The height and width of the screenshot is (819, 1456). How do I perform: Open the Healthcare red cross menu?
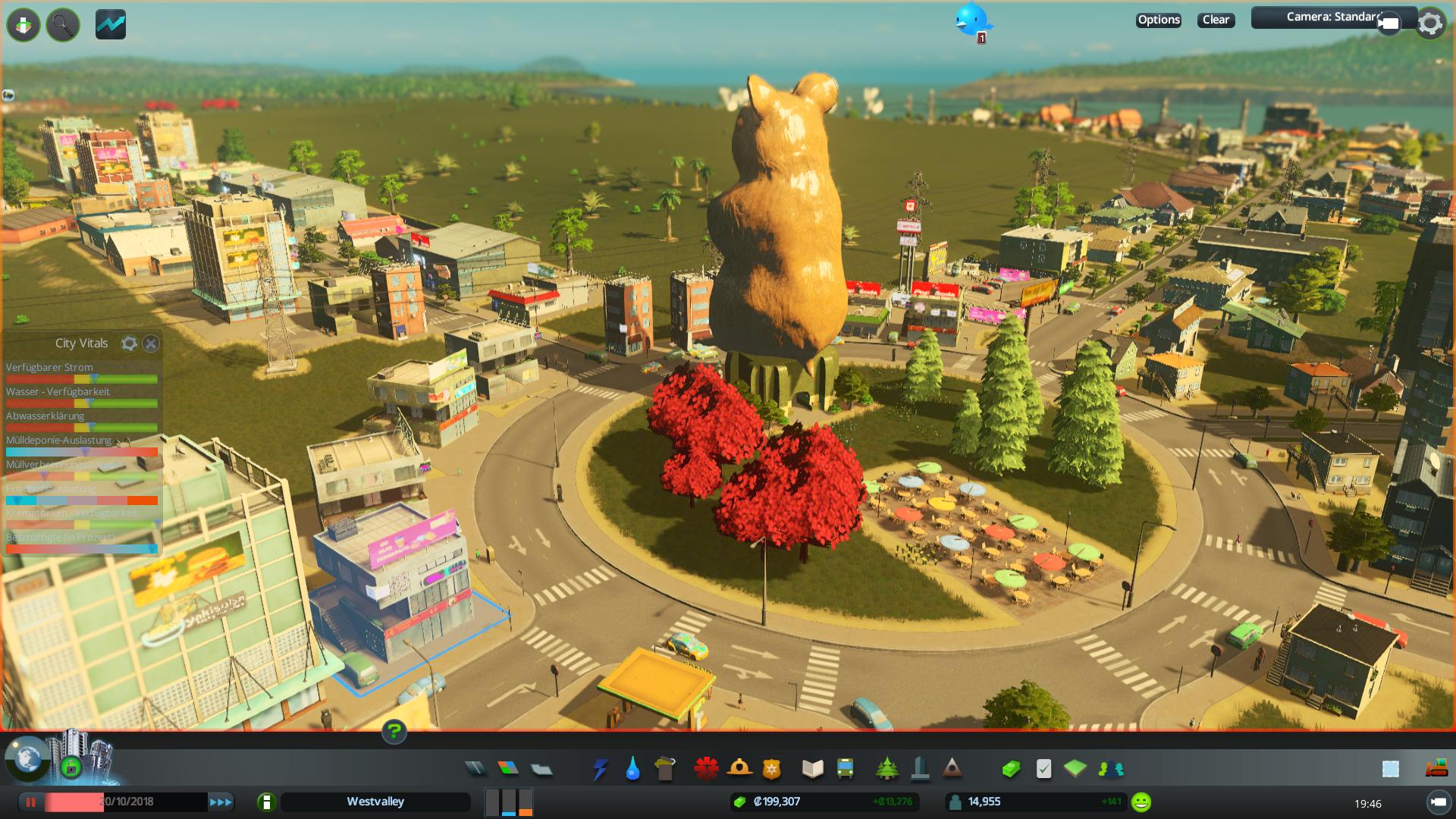tap(706, 769)
